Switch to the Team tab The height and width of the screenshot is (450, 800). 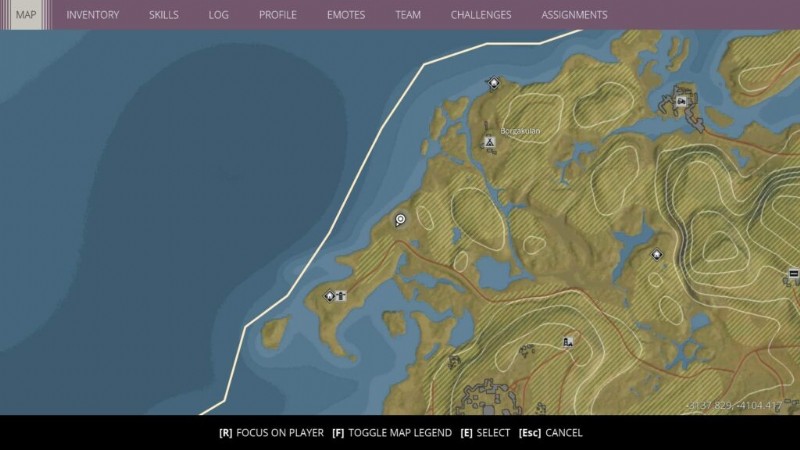click(407, 15)
